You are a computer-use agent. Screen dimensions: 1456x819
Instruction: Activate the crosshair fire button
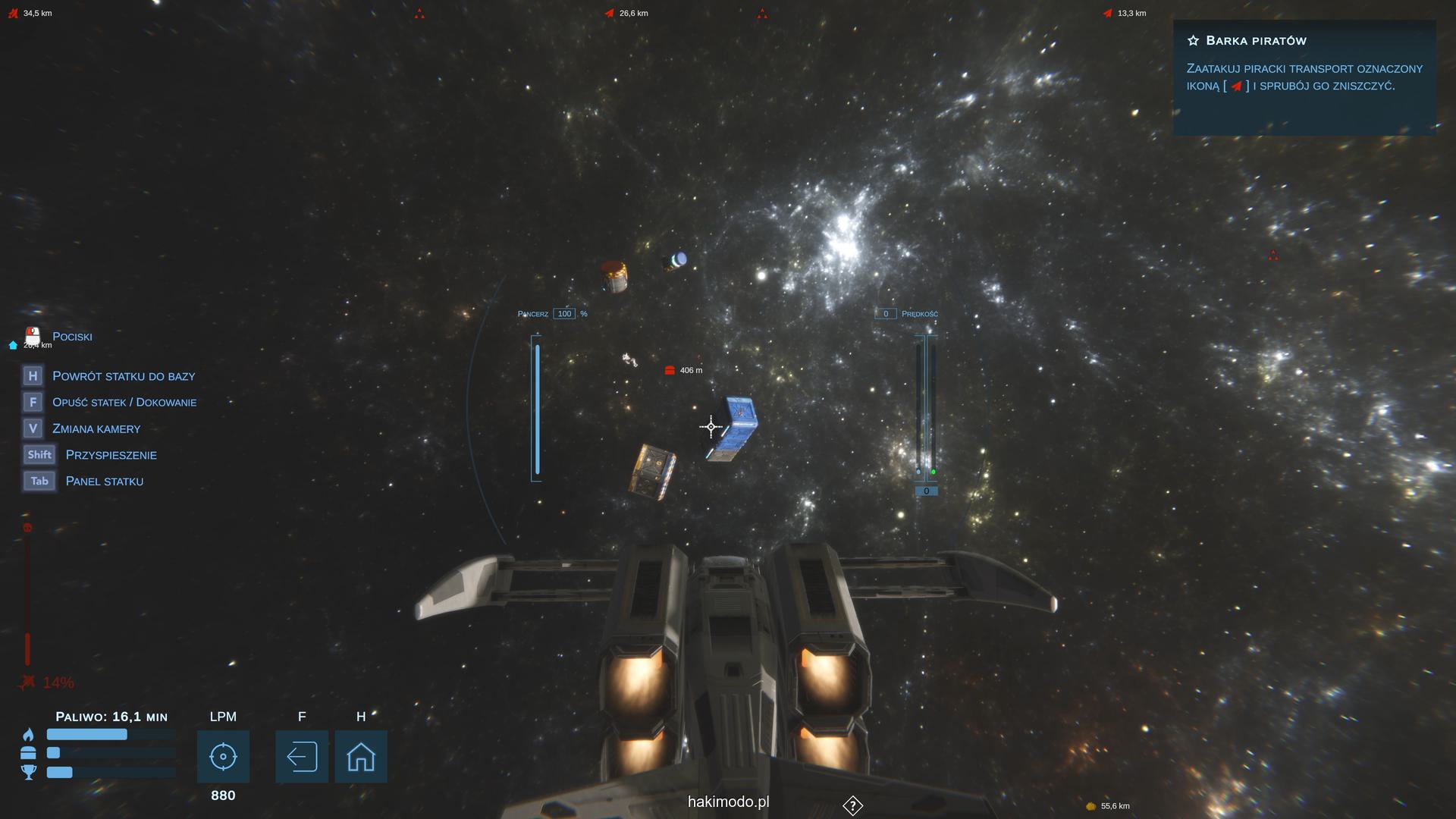coord(223,757)
